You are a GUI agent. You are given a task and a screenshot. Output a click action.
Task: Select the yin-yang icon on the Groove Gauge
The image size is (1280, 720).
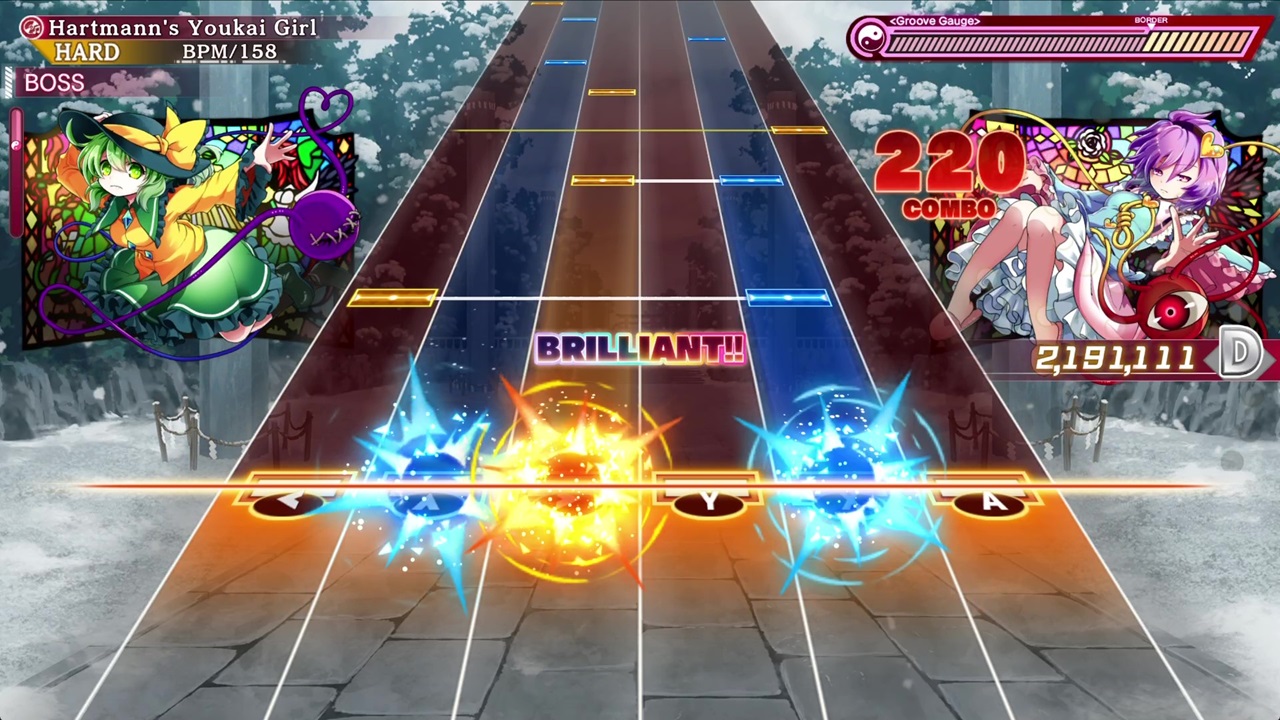870,41
